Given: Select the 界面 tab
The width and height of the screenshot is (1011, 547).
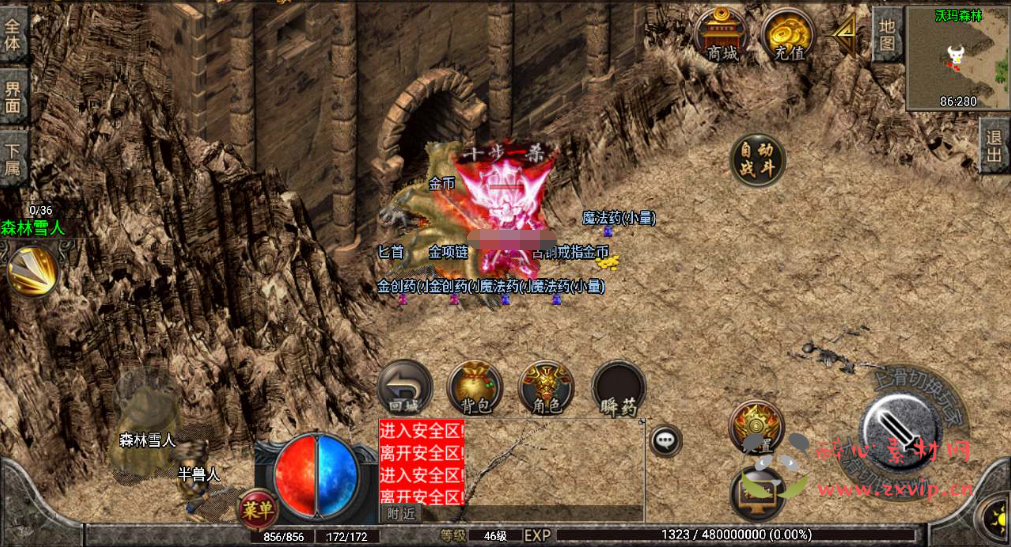Looking at the screenshot, I should pyautogui.click(x=13, y=93).
